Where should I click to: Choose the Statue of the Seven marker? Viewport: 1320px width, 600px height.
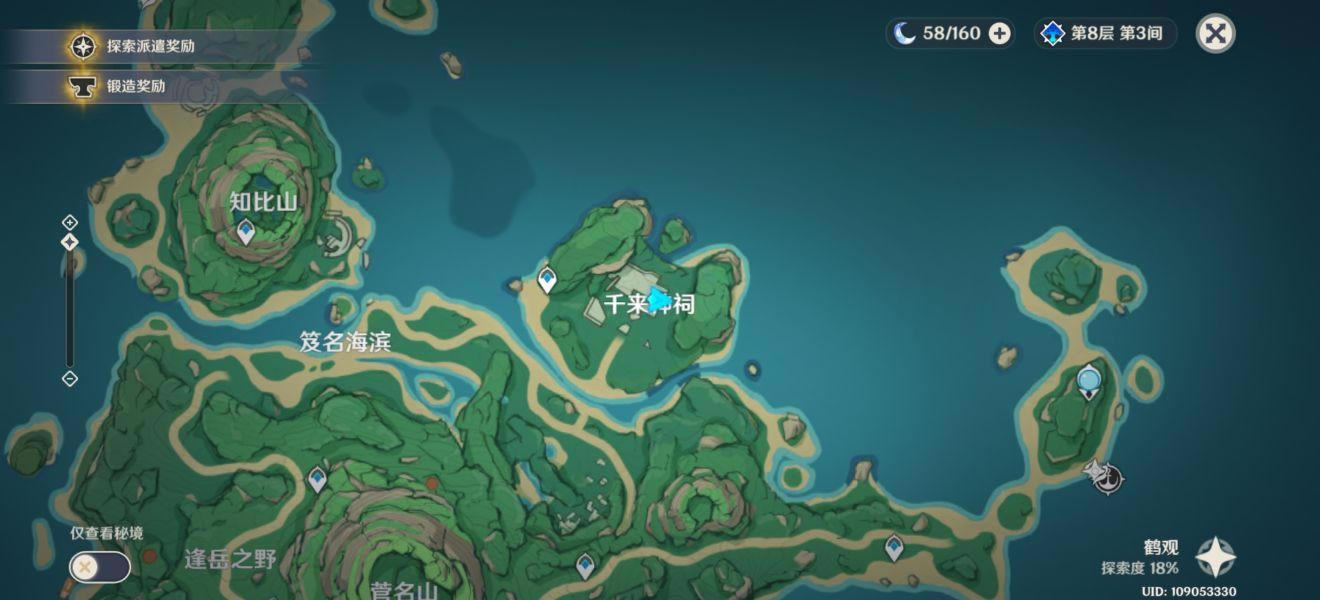coord(1088,381)
